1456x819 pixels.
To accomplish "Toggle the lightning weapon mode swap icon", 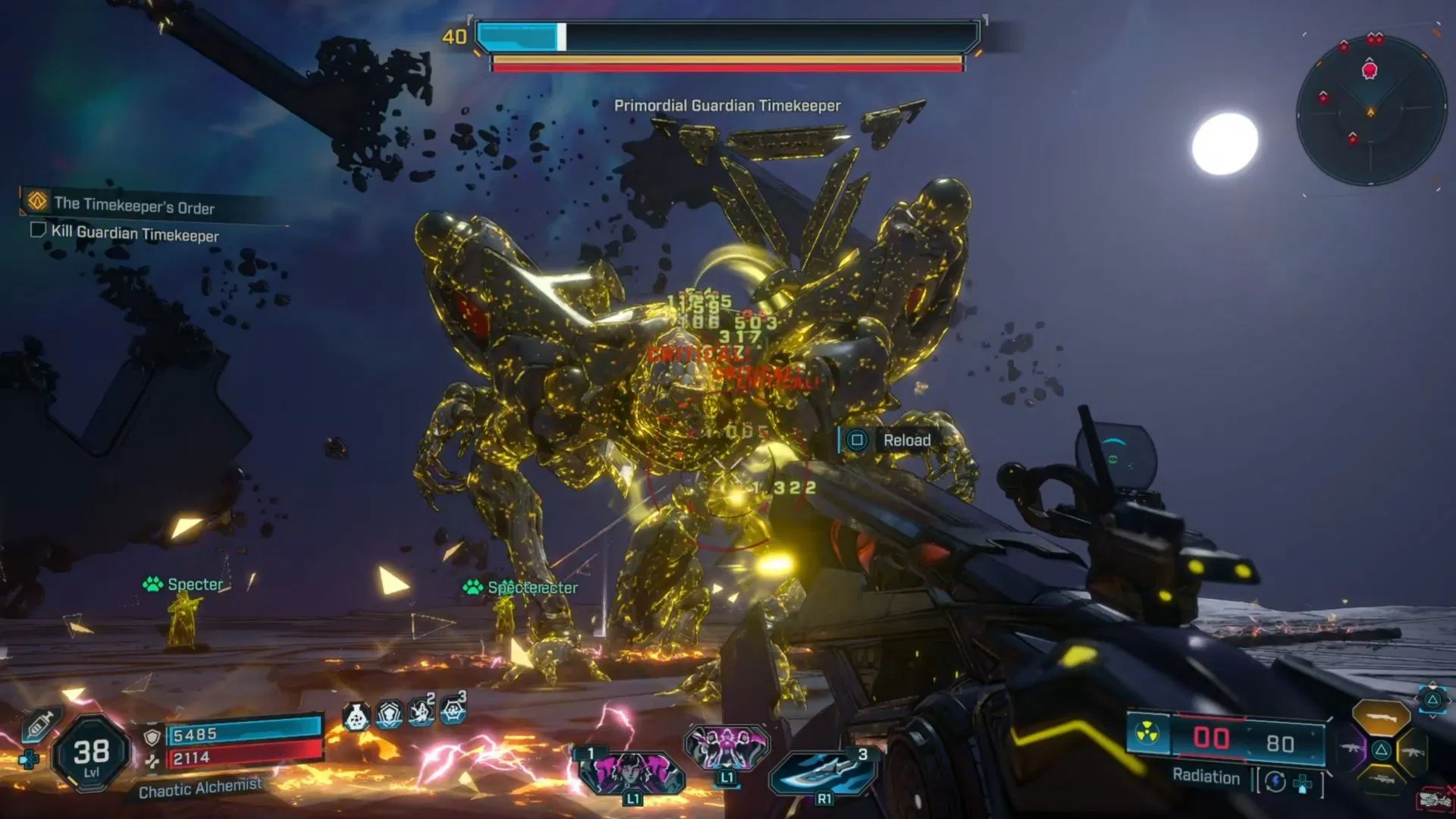I will 1276,782.
